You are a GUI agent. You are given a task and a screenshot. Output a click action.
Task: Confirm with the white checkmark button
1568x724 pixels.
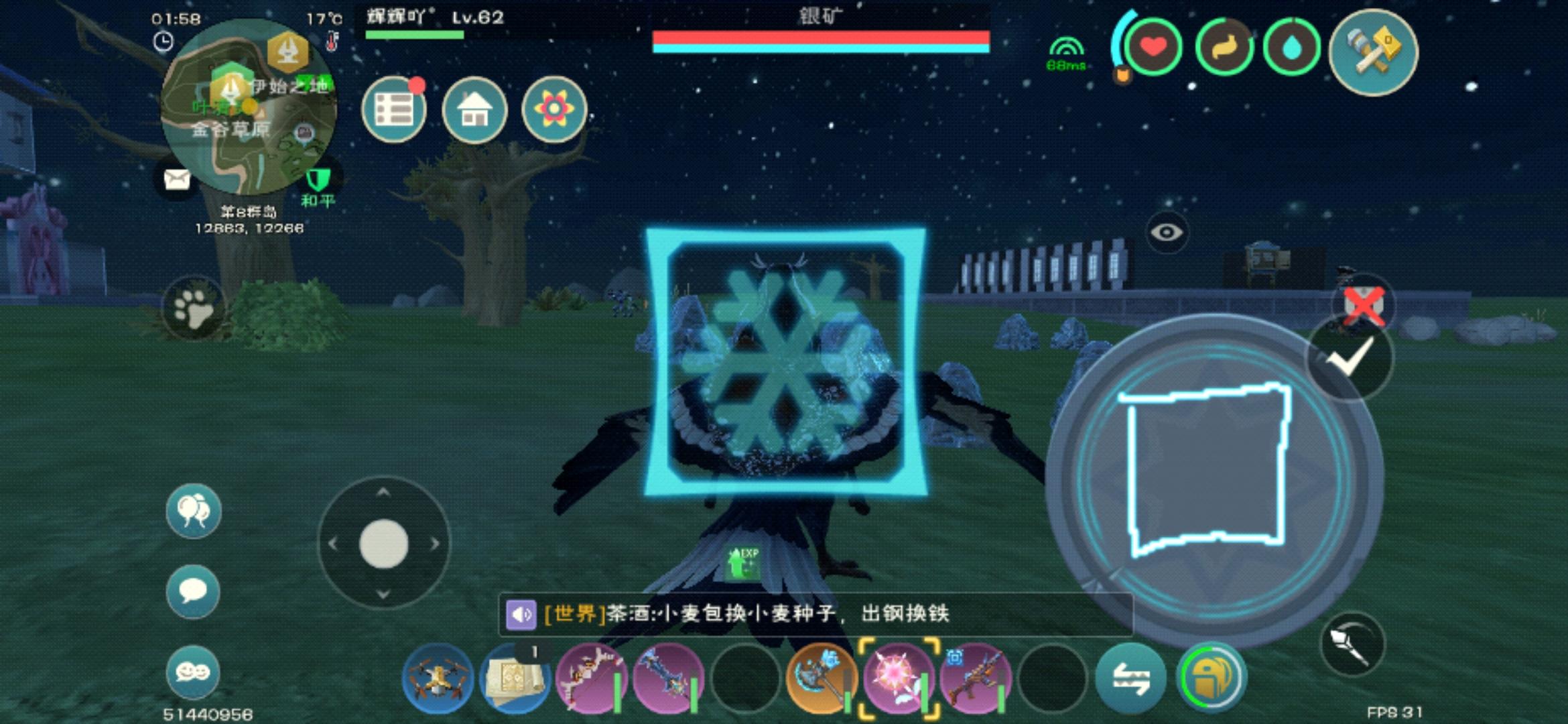click(x=1350, y=357)
